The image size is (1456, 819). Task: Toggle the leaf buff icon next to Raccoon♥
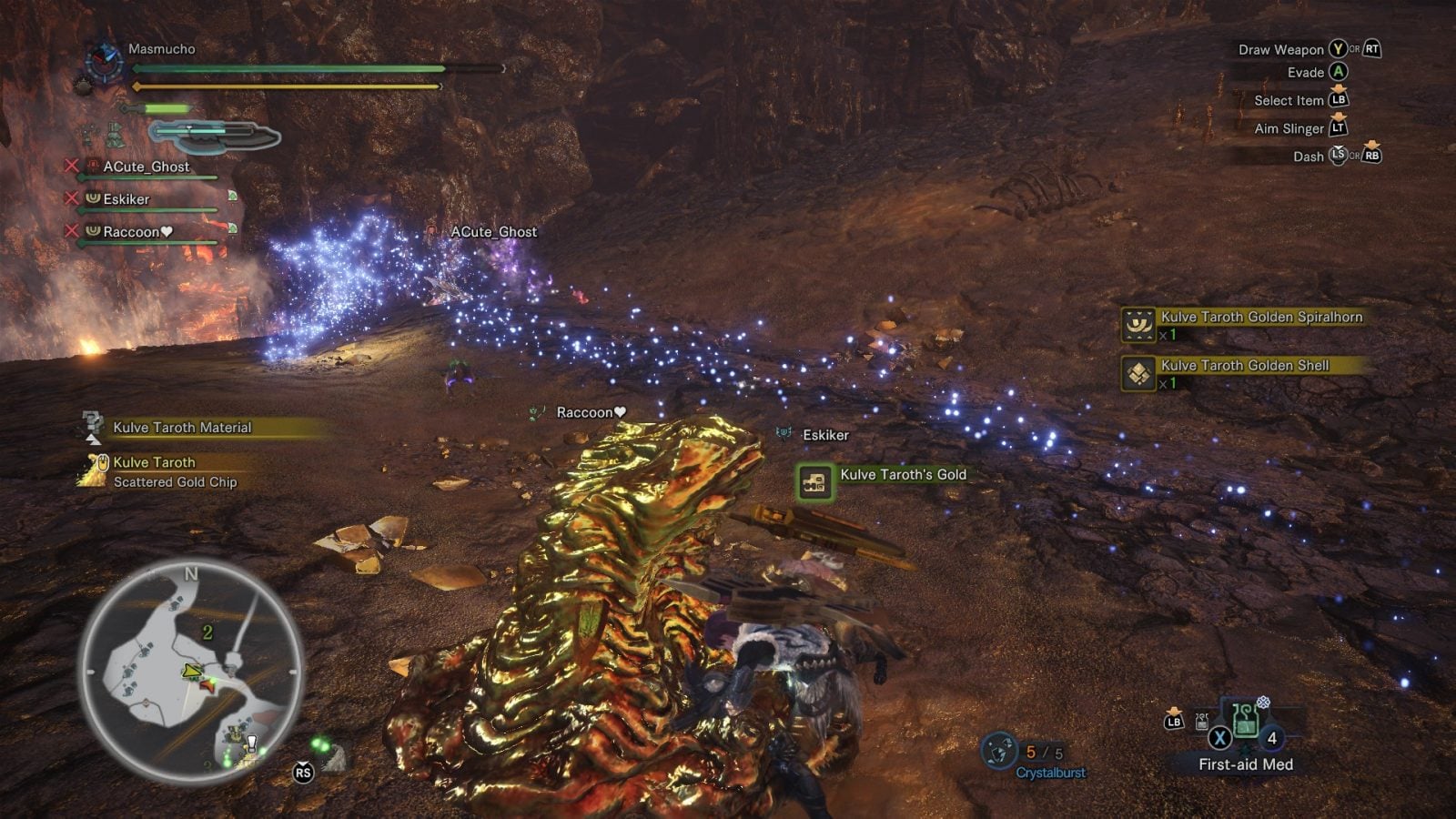(x=233, y=229)
